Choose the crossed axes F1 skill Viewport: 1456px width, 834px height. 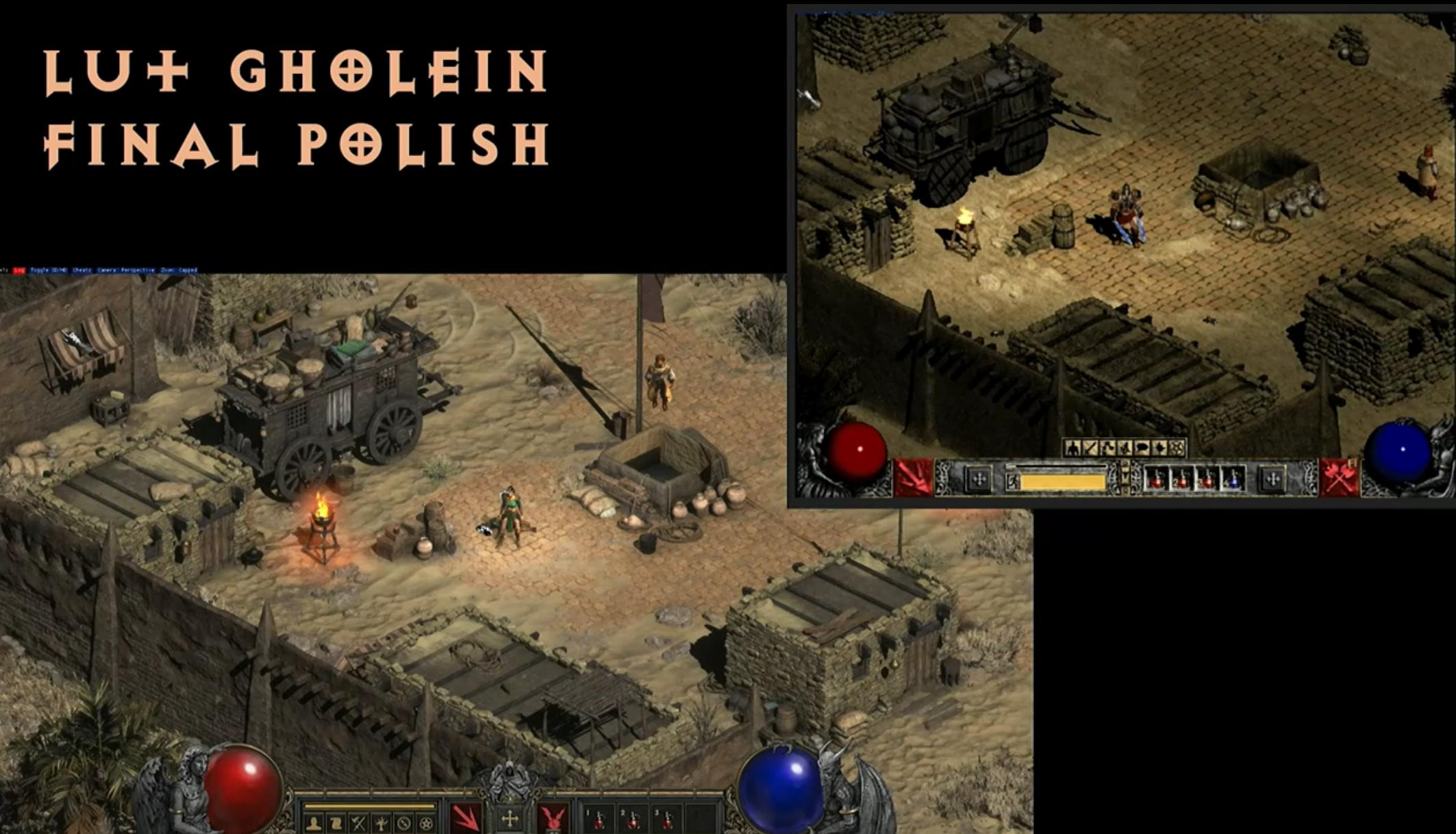tap(1340, 477)
